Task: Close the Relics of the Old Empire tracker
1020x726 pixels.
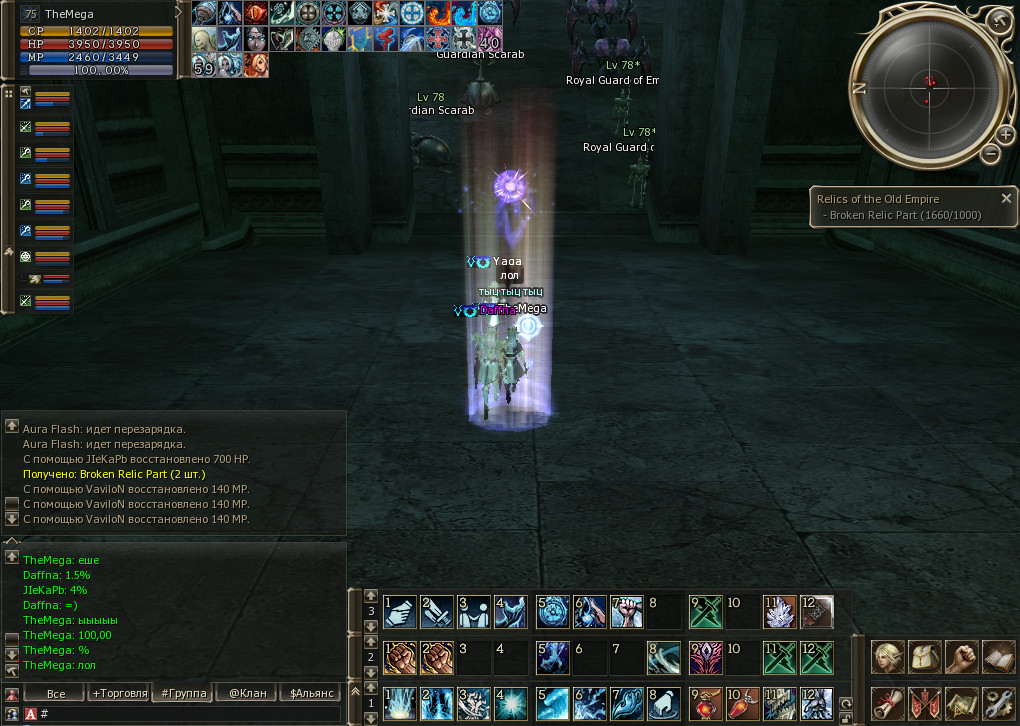Action: [1006, 198]
